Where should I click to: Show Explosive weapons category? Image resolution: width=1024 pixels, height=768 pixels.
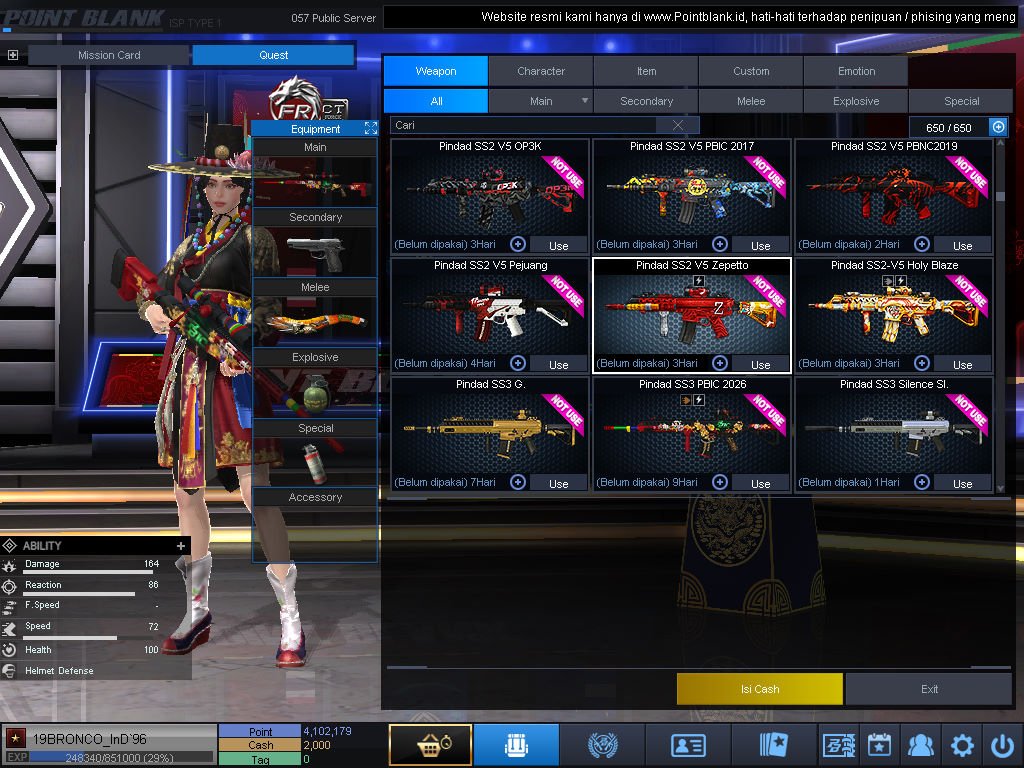coord(856,101)
